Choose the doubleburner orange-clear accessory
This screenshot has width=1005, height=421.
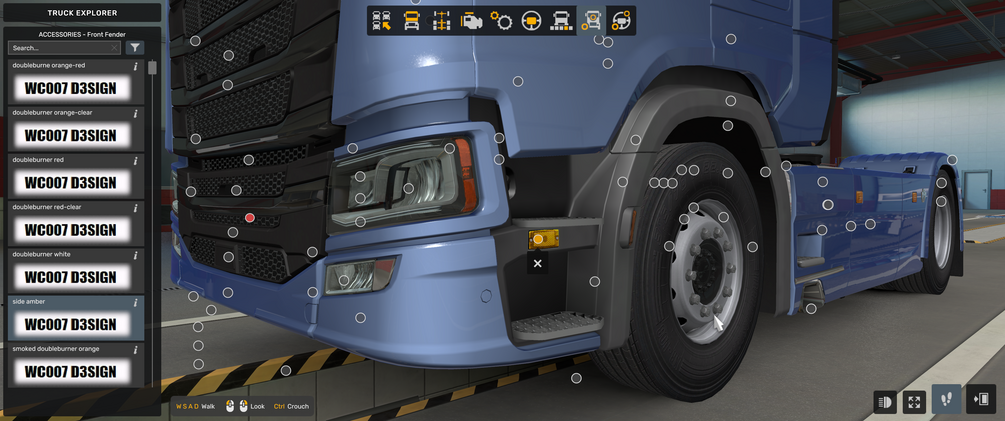pos(71,136)
